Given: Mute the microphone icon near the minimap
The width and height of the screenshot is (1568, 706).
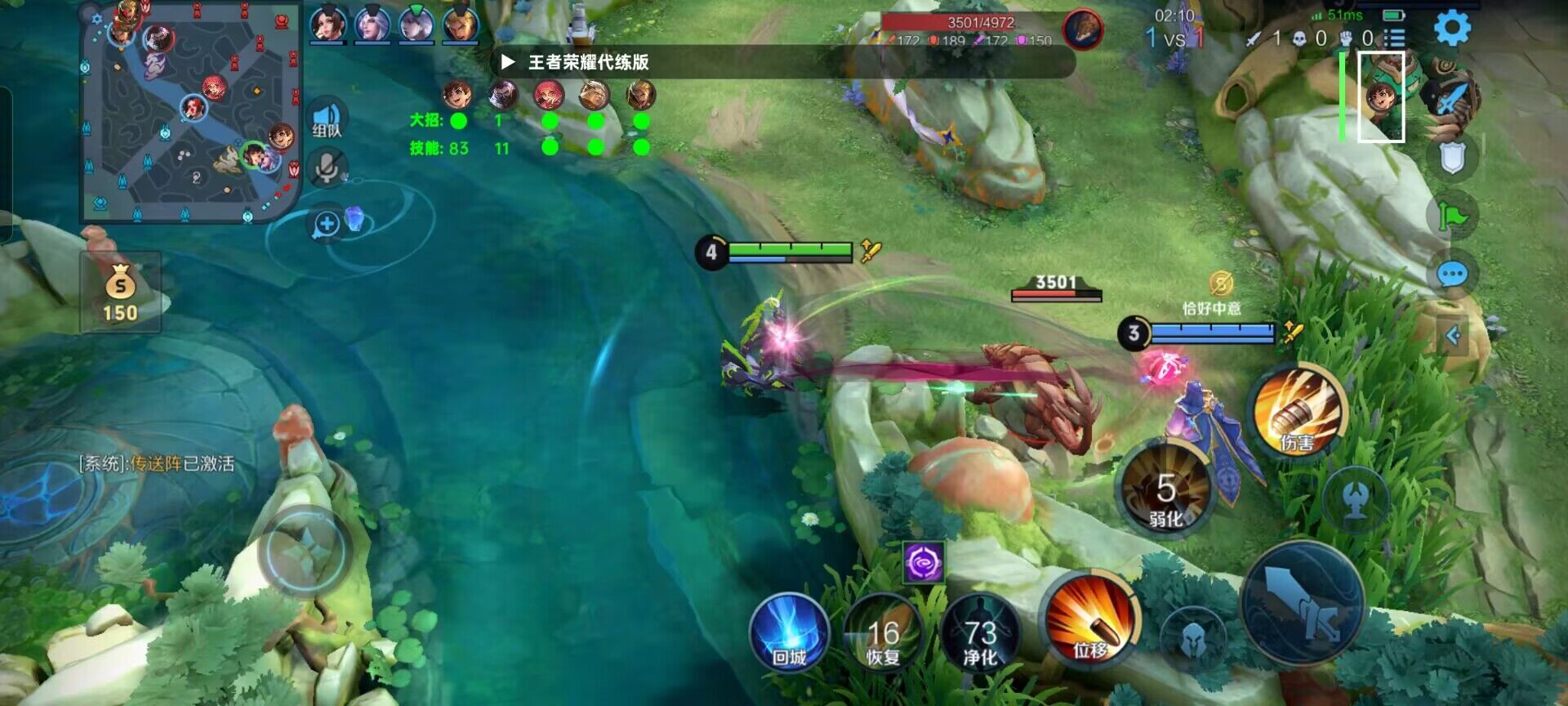Looking at the screenshot, I should point(327,169).
